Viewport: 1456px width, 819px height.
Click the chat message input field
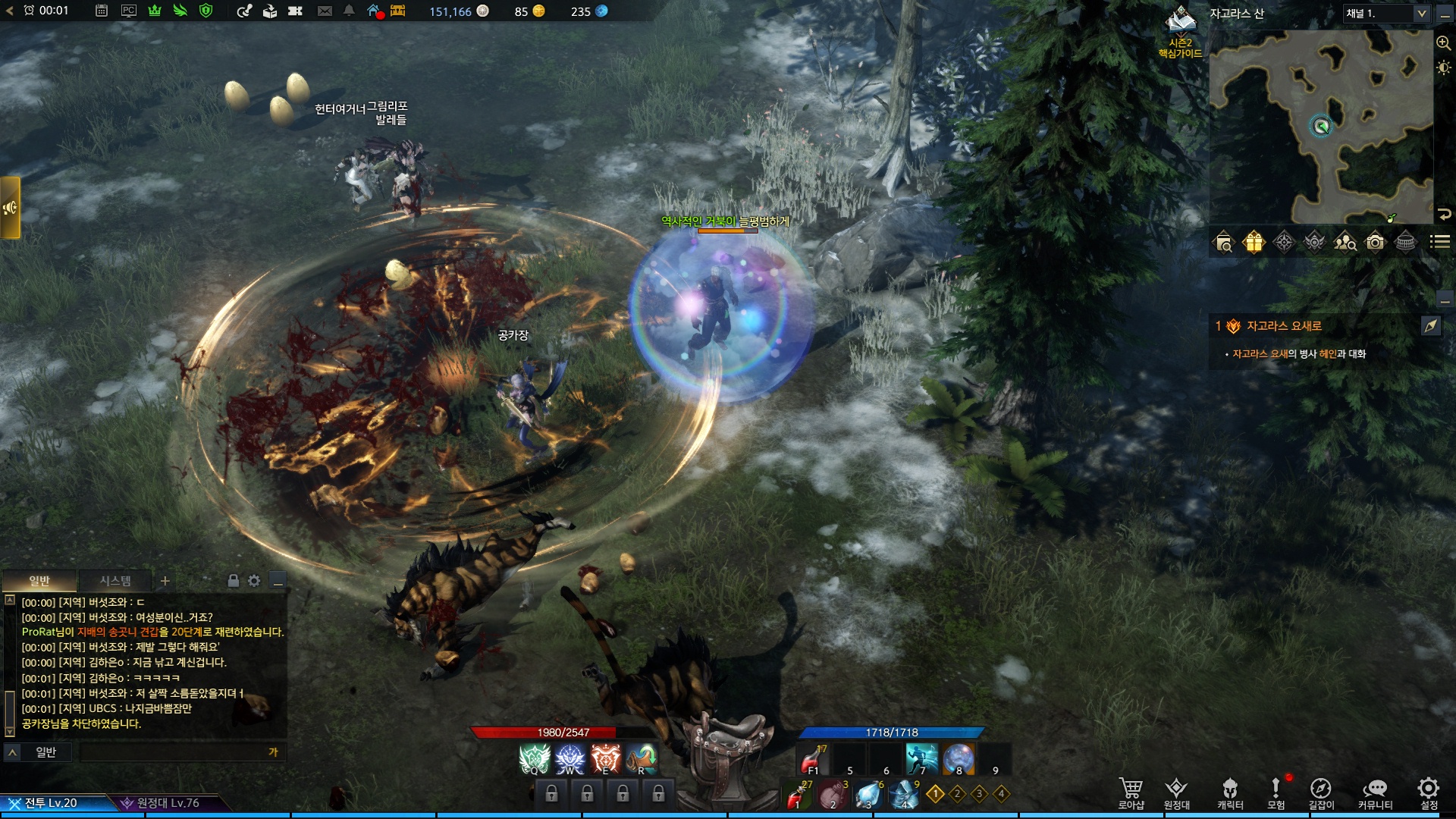(x=174, y=752)
